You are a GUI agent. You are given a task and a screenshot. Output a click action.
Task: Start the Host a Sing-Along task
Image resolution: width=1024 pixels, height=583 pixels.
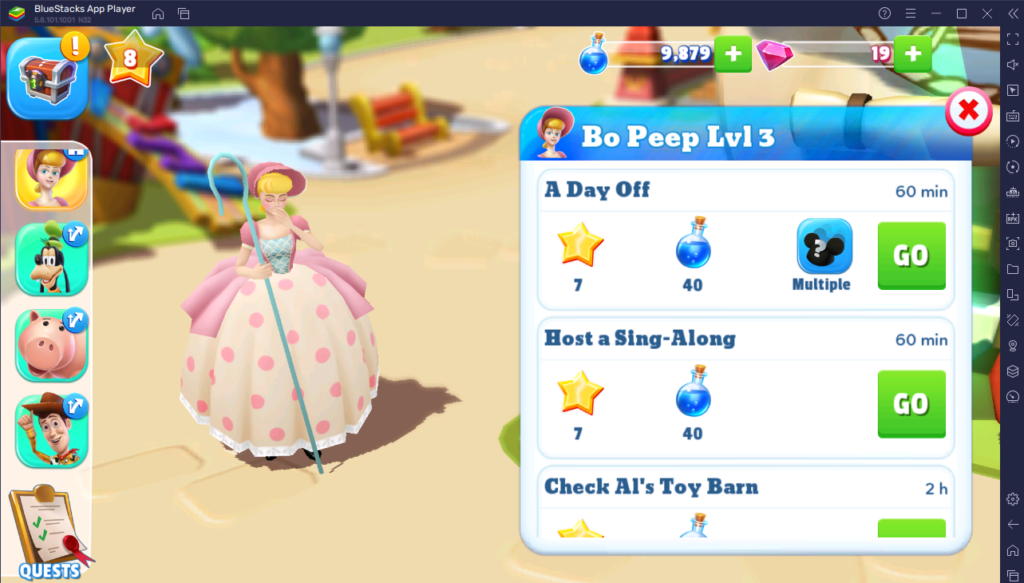pyautogui.click(x=911, y=403)
